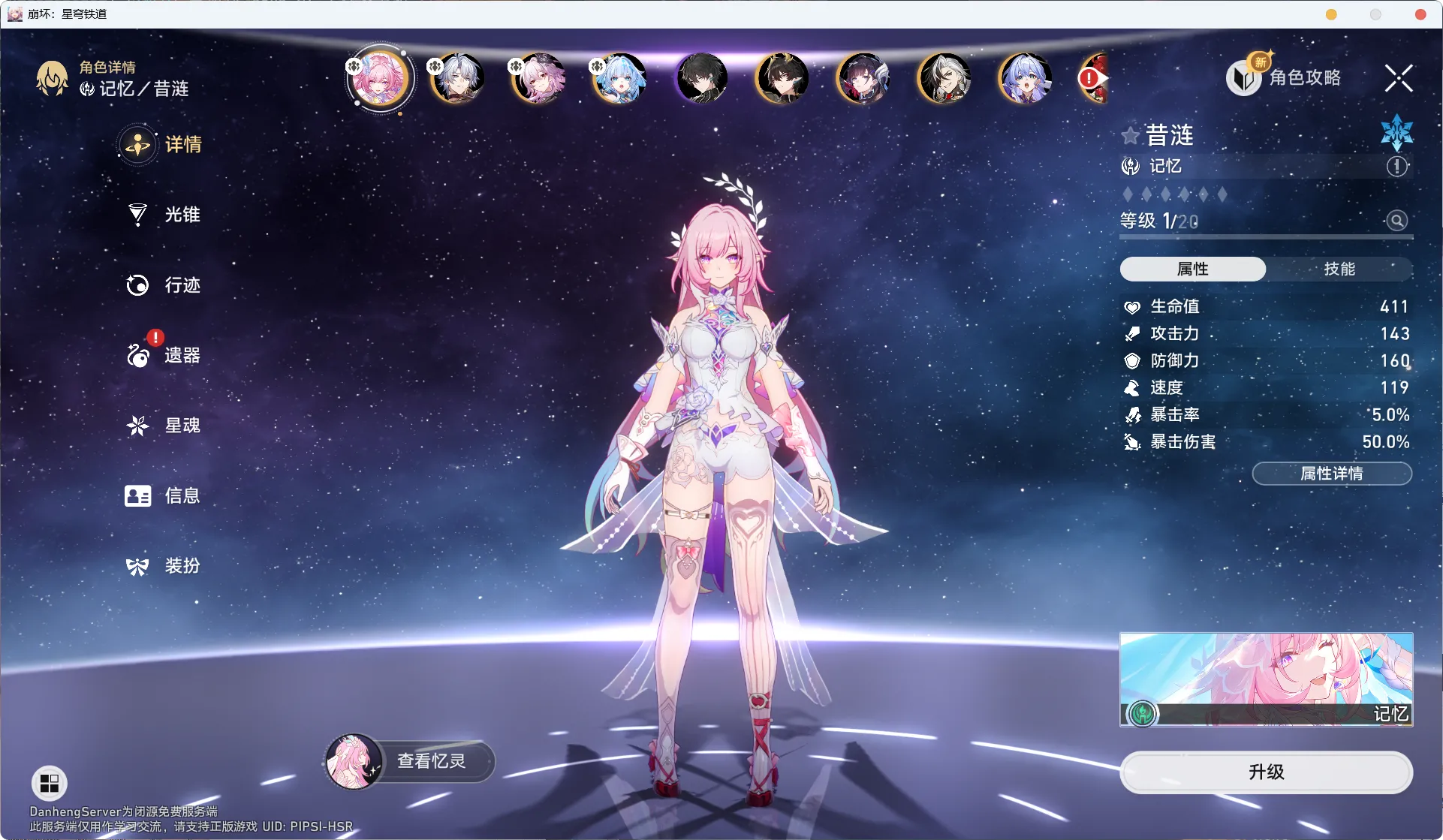The image size is (1443, 840).
Task: Open 属性详情 detailed stats
Action: pos(1332,474)
